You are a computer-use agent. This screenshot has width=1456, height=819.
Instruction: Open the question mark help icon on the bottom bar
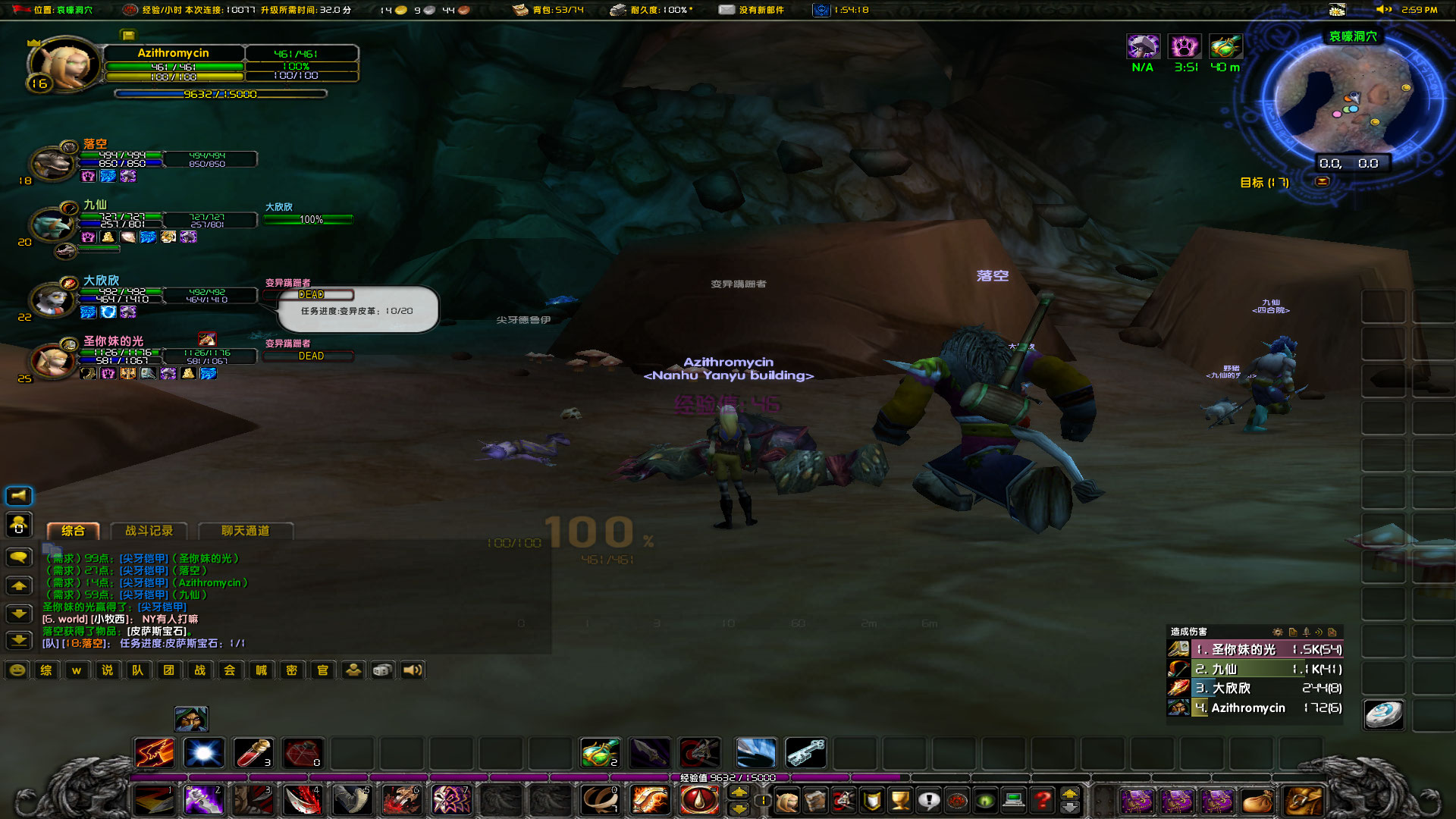tap(1042, 800)
